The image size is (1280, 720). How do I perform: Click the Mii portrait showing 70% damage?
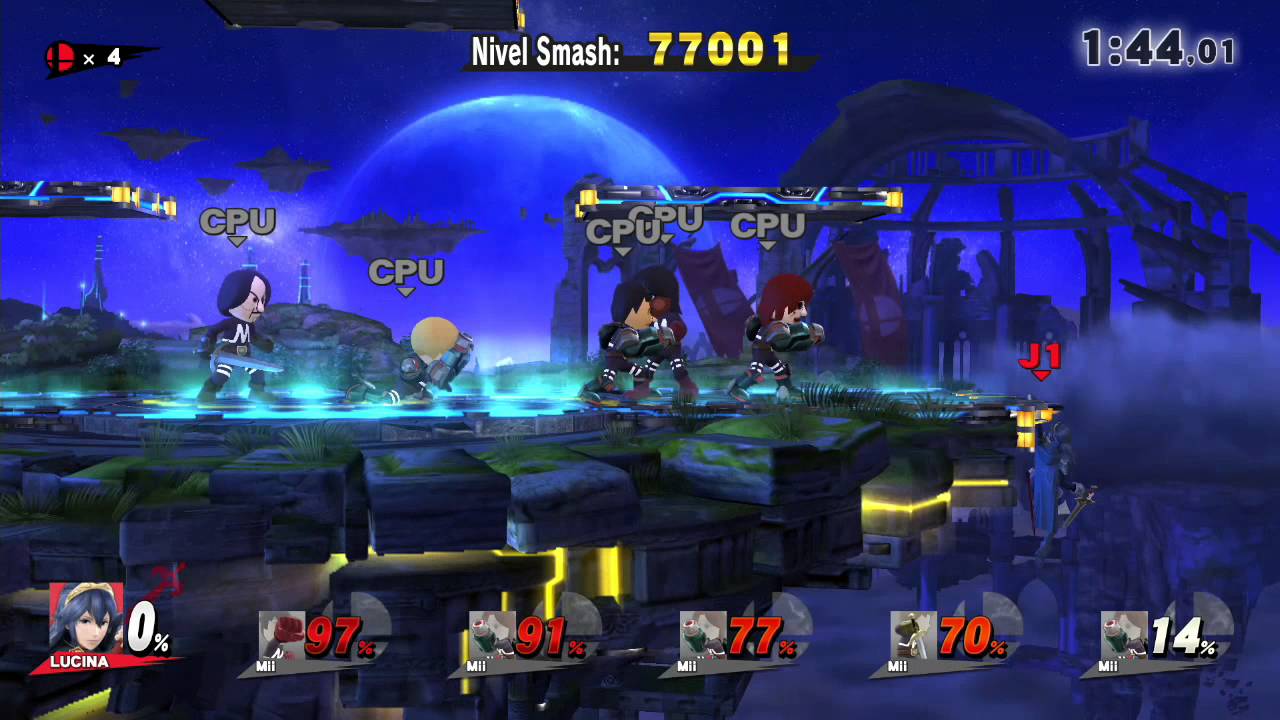(x=914, y=635)
